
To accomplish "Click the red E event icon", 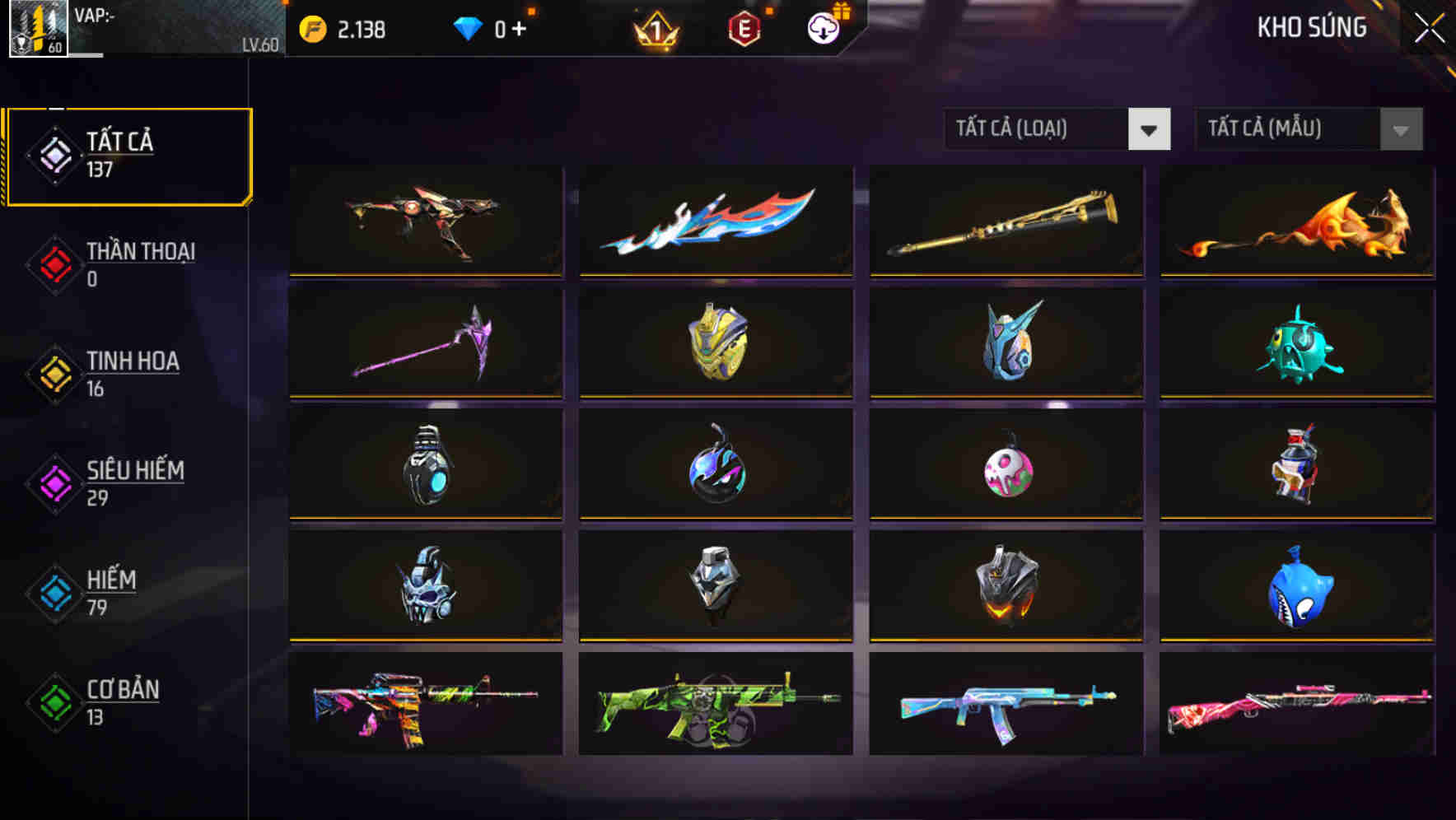I will click(743, 27).
